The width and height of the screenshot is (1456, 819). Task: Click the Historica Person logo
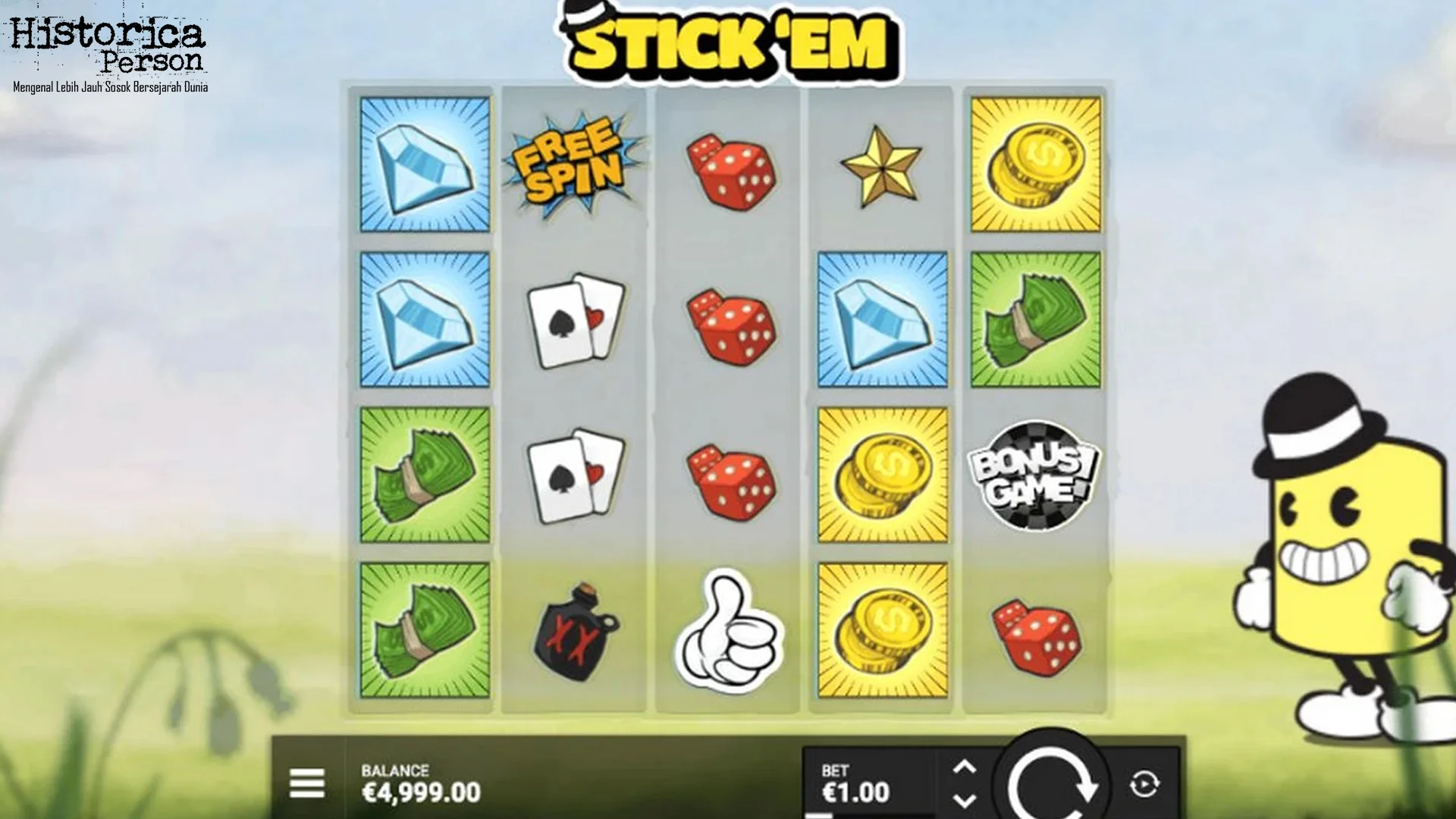point(110,45)
